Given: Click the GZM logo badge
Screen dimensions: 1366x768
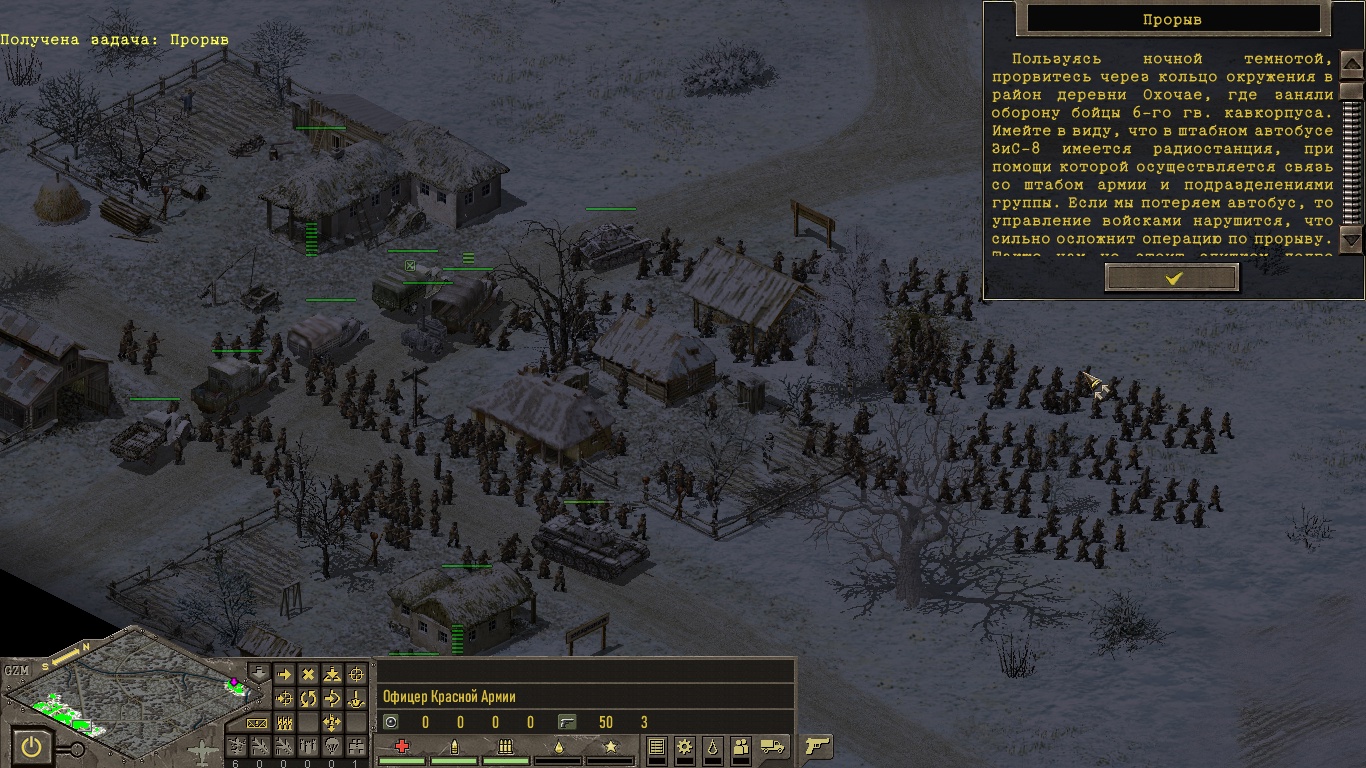Looking at the screenshot, I should point(17,670).
